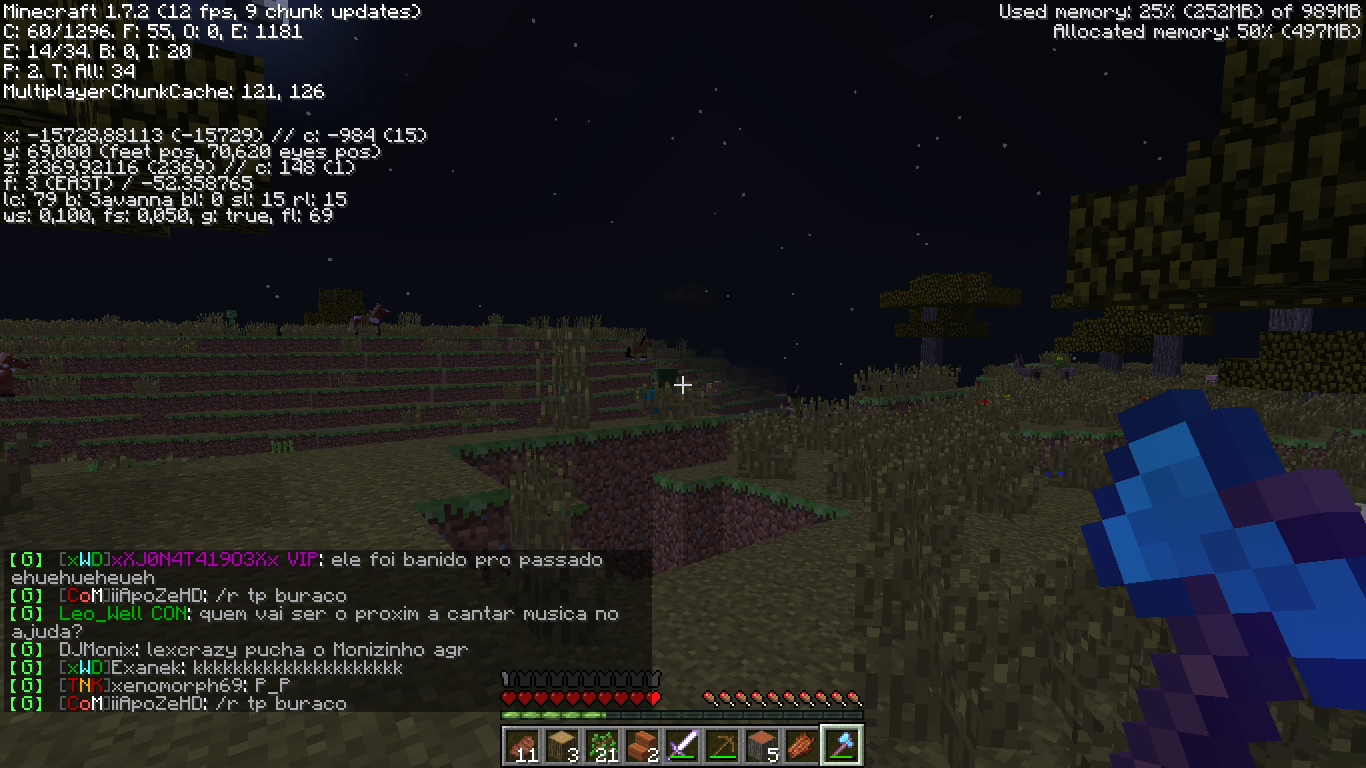Switch to the wooden pickaxe slot
Viewport: 1366px width, 768px height.
pyautogui.click(x=721, y=745)
